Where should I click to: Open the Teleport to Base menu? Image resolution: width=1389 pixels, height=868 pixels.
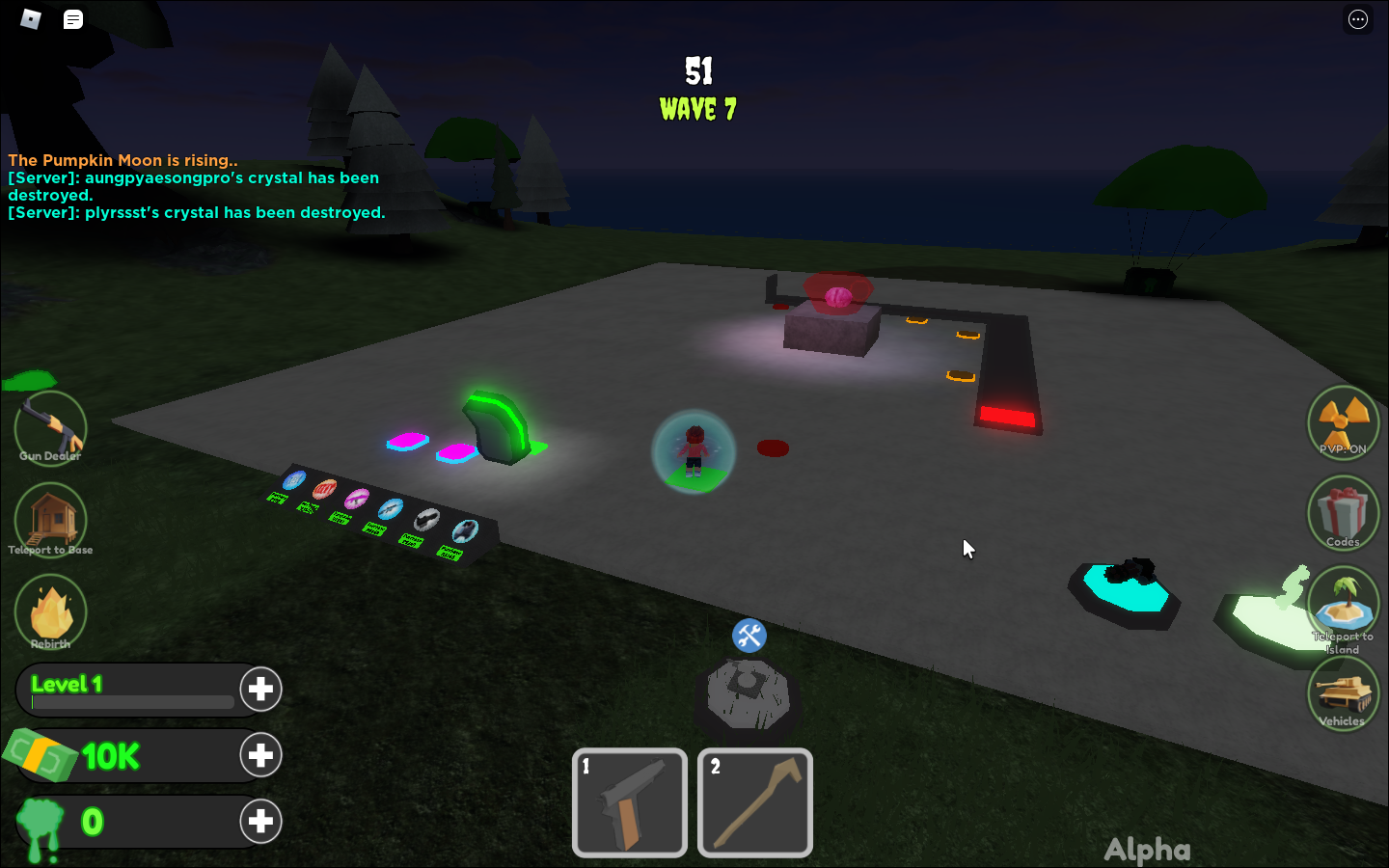pyautogui.click(x=50, y=519)
